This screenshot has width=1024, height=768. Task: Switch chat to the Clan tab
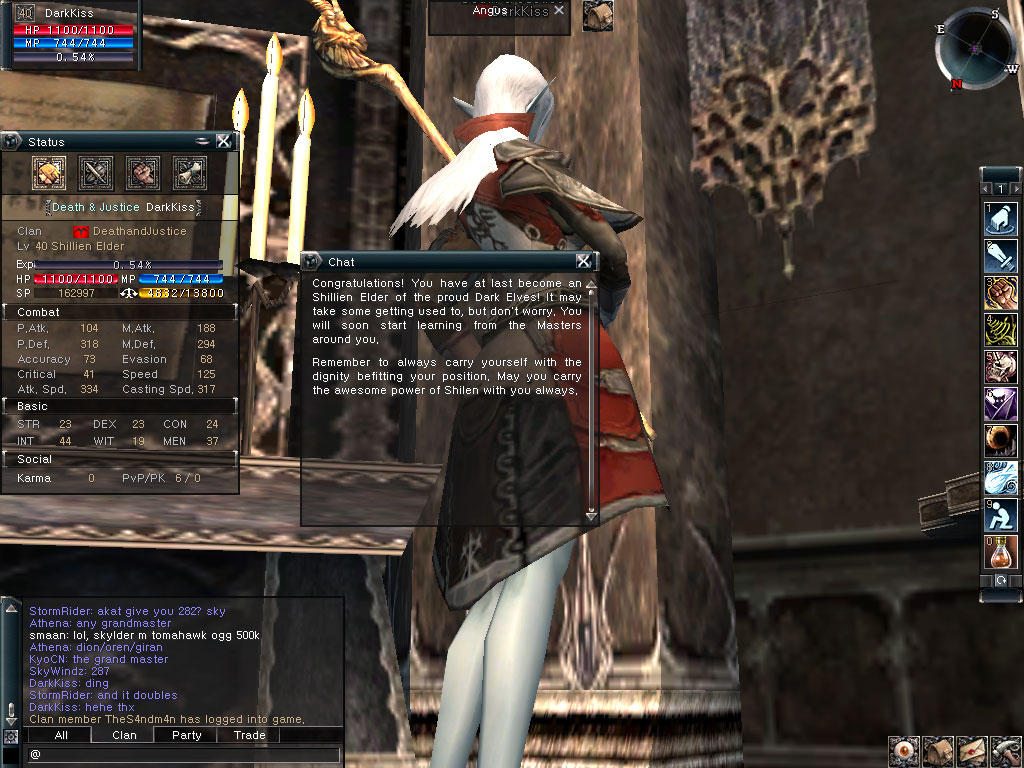(124, 735)
